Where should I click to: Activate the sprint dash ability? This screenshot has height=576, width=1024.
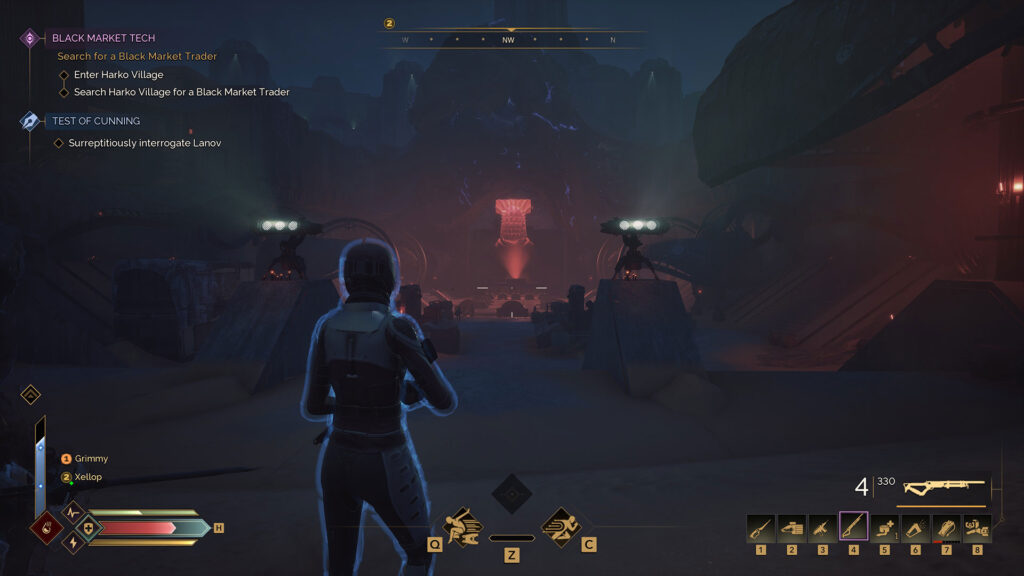561,525
